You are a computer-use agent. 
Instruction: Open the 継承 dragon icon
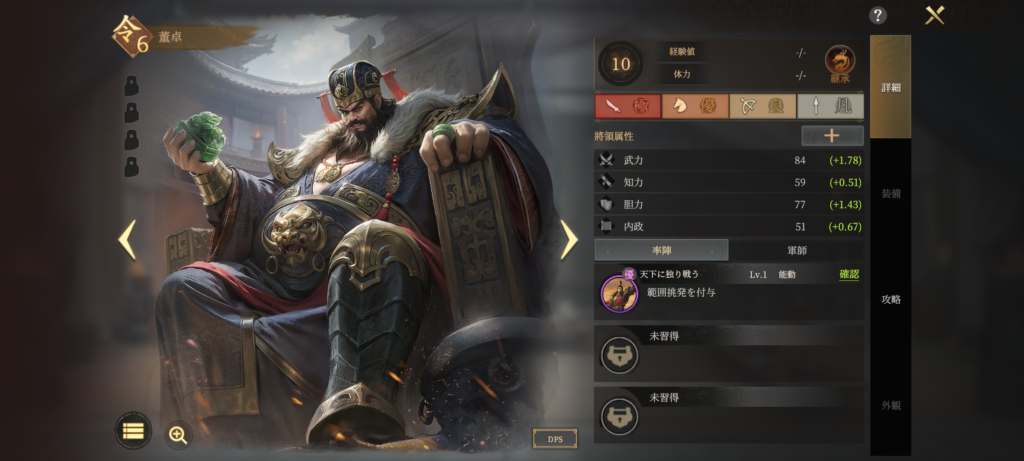click(840, 63)
